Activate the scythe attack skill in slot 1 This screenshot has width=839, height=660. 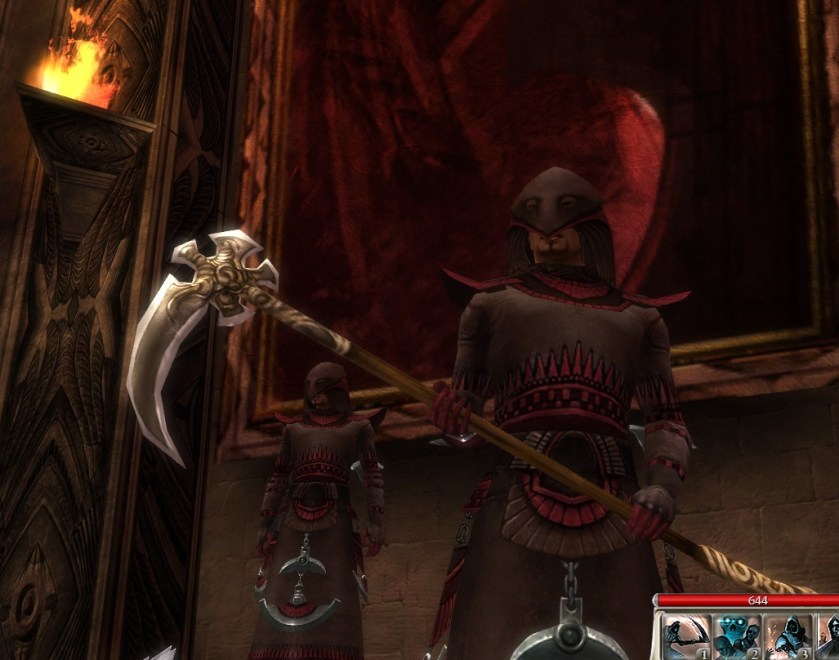(x=685, y=637)
